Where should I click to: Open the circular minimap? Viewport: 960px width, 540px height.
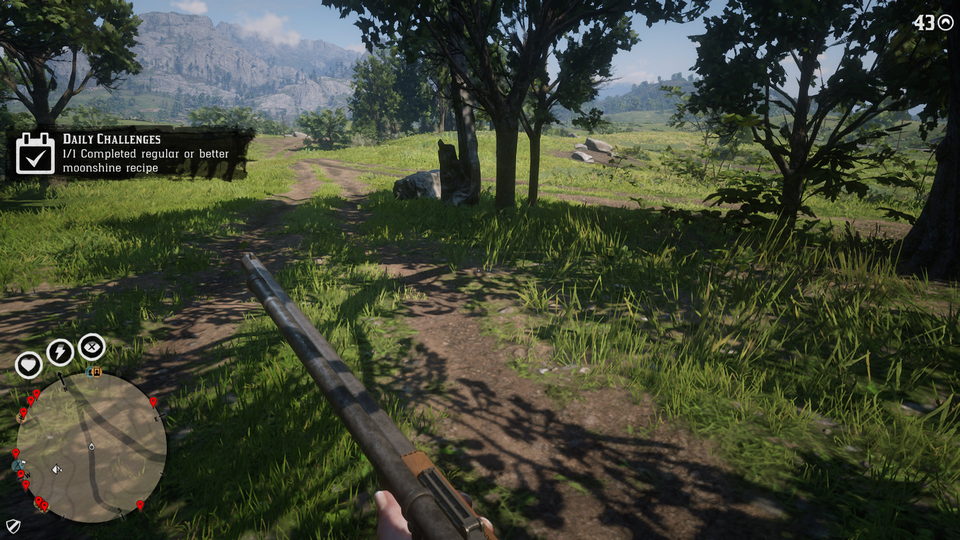coord(91,447)
